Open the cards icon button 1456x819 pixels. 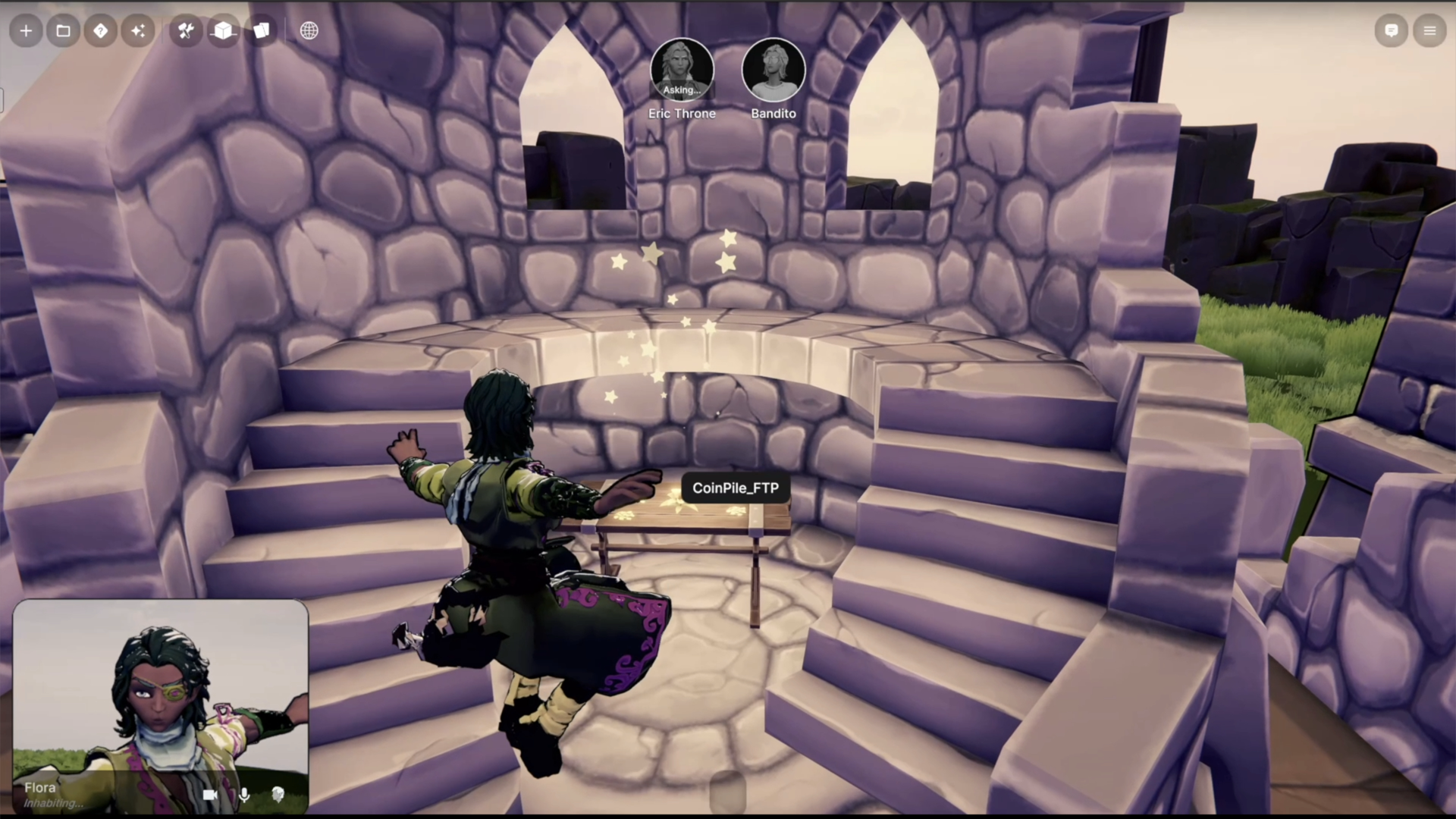coord(262,31)
